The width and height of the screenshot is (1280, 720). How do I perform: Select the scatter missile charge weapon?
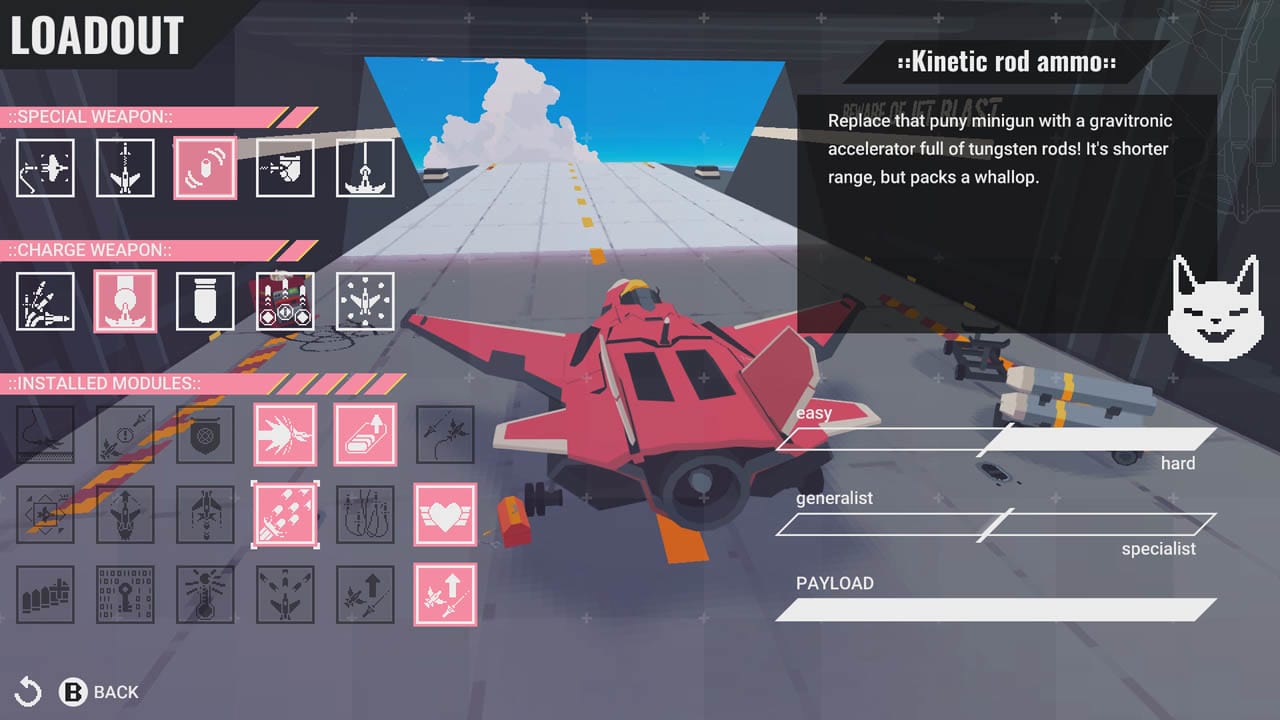(45, 300)
